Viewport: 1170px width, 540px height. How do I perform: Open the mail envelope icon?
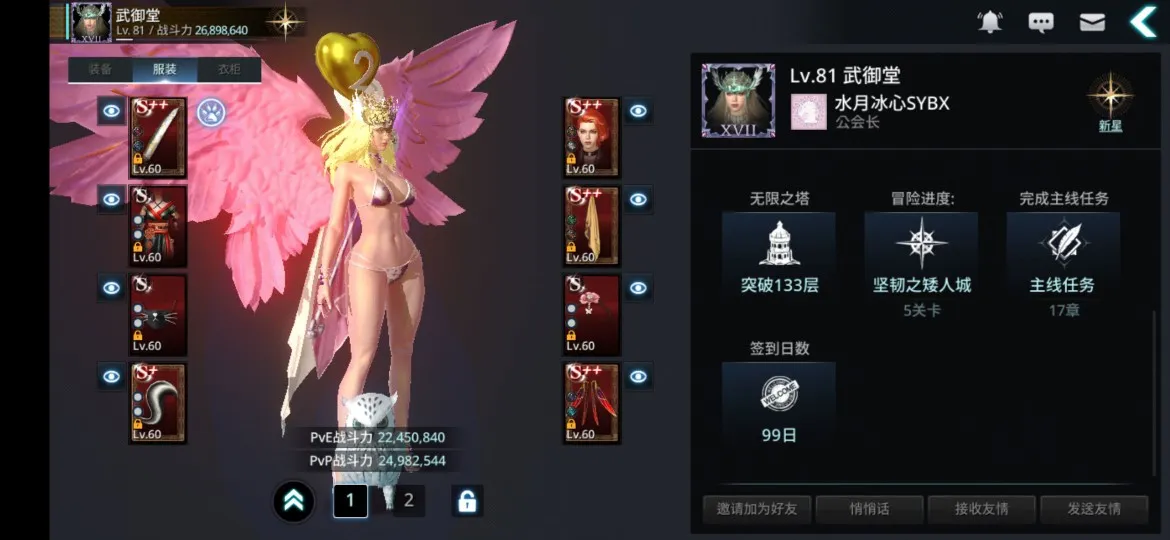(x=1092, y=22)
